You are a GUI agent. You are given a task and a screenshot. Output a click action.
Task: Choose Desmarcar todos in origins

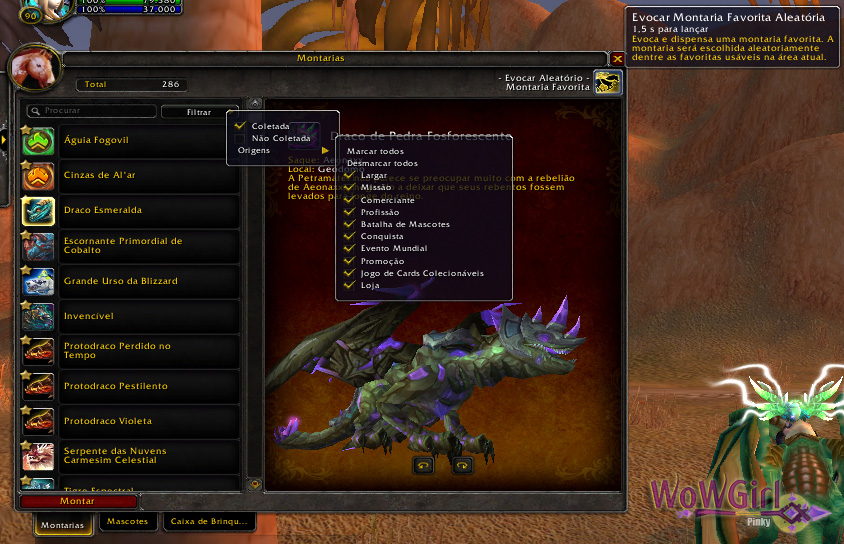pos(382,163)
